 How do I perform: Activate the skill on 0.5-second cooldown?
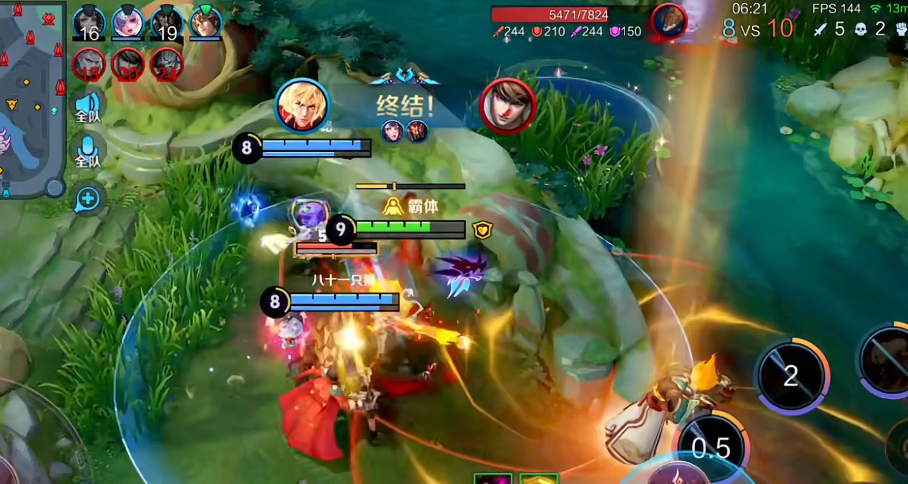pos(711,448)
